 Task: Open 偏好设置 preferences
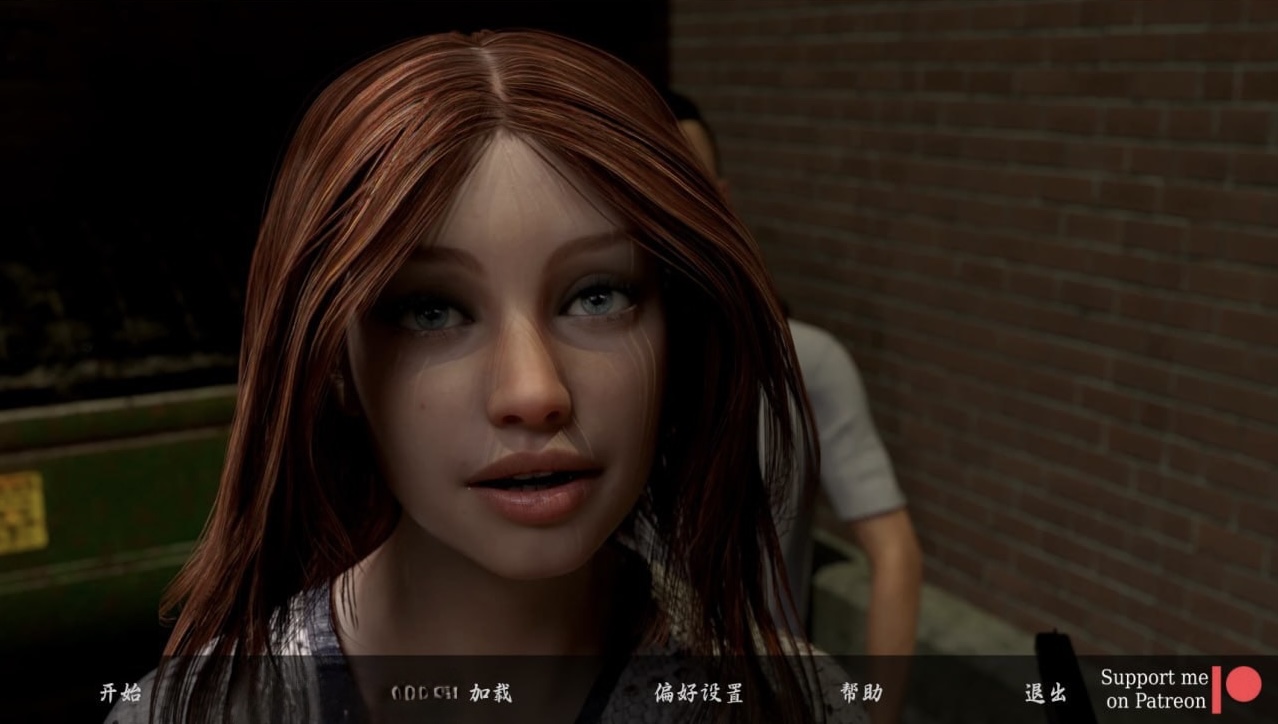pyautogui.click(x=699, y=692)
